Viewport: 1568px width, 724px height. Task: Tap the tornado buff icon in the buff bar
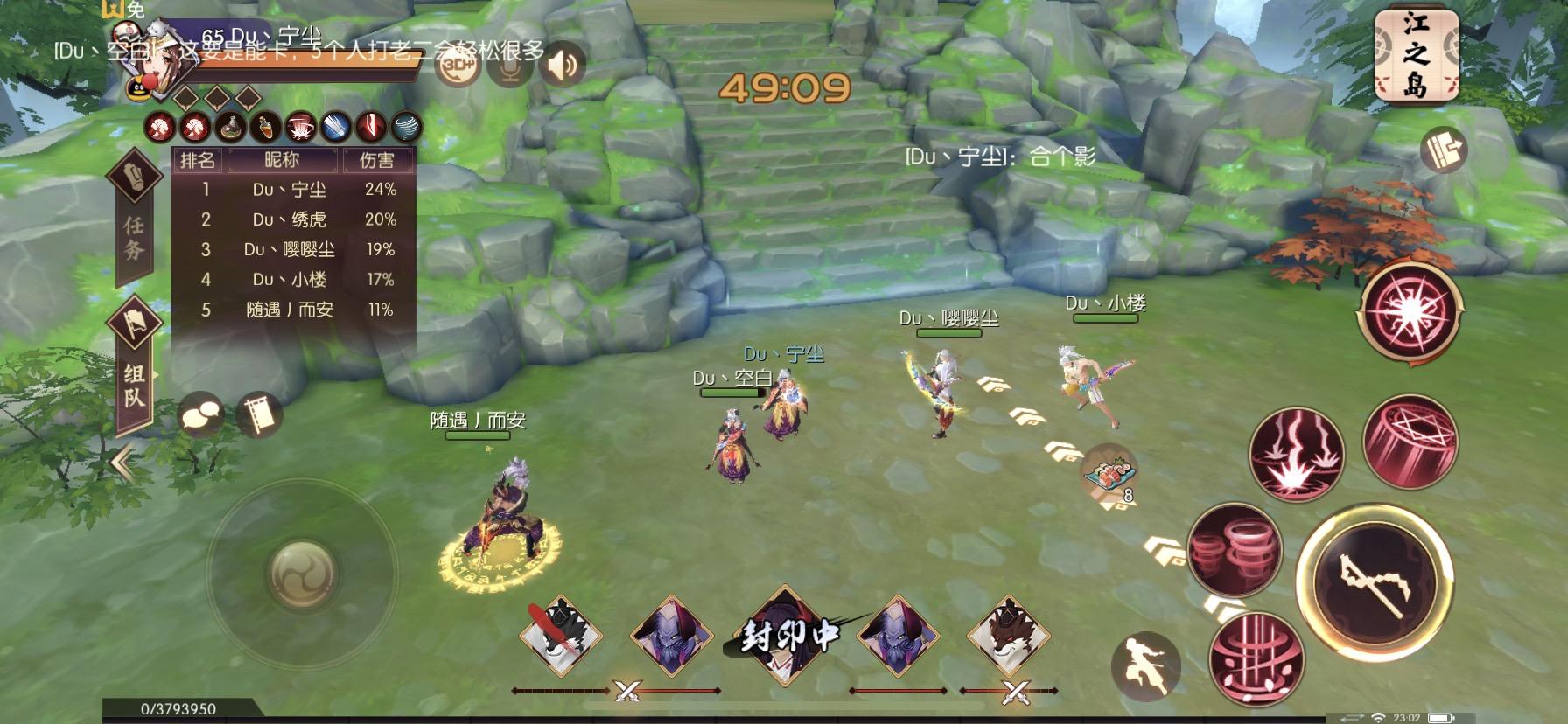[x=405, y=127]
